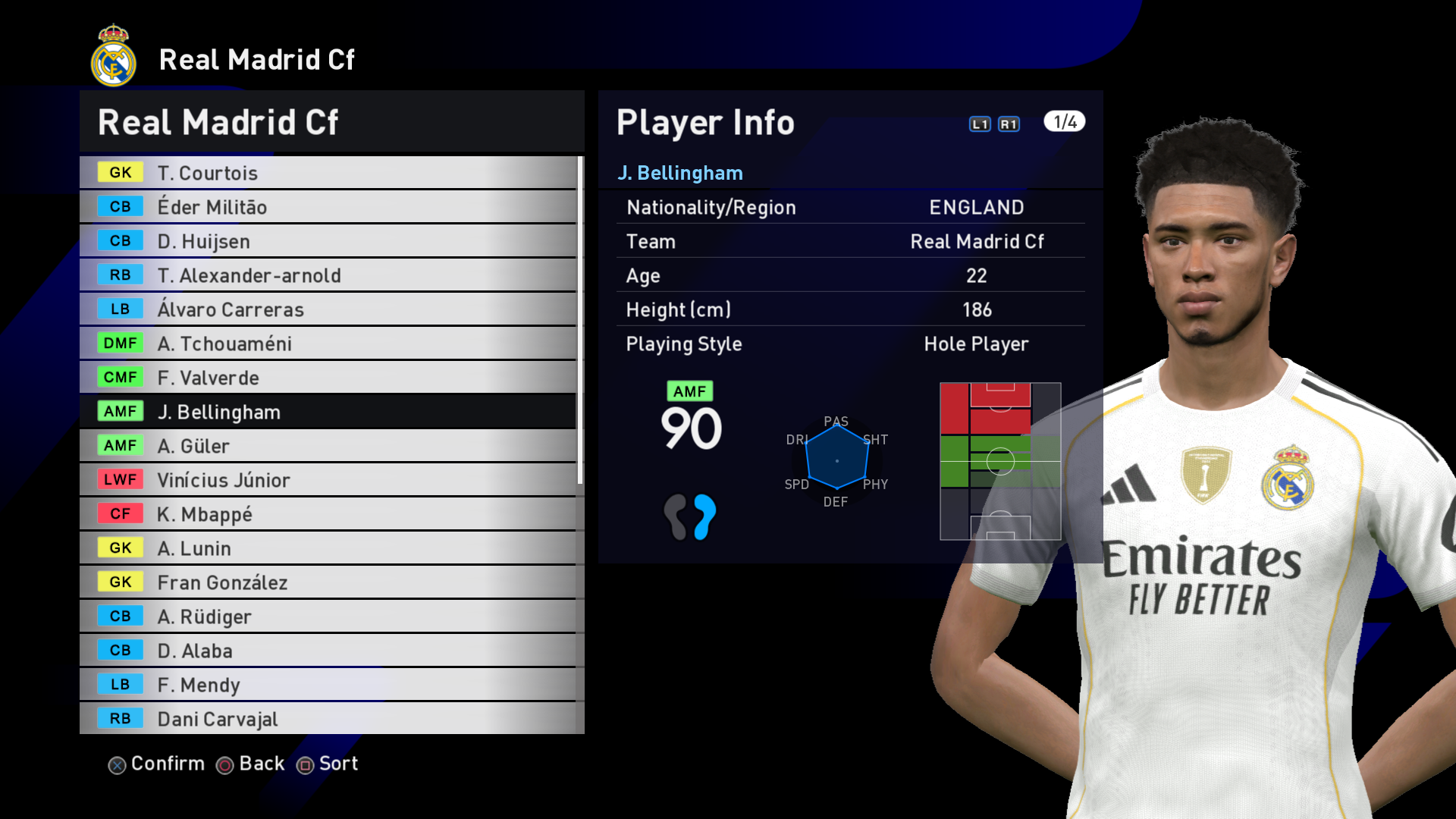Image resolution: width=1456 pixels, height=819 pixels.
Task: Select T. Courtois in the squad list
Action: click(328, 173)
